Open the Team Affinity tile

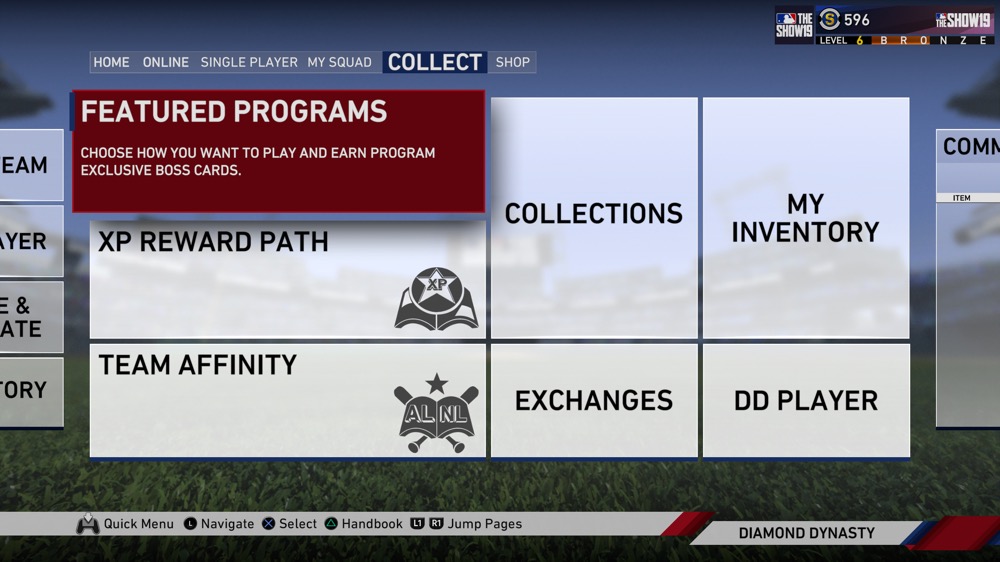click(x=288, y=400)
